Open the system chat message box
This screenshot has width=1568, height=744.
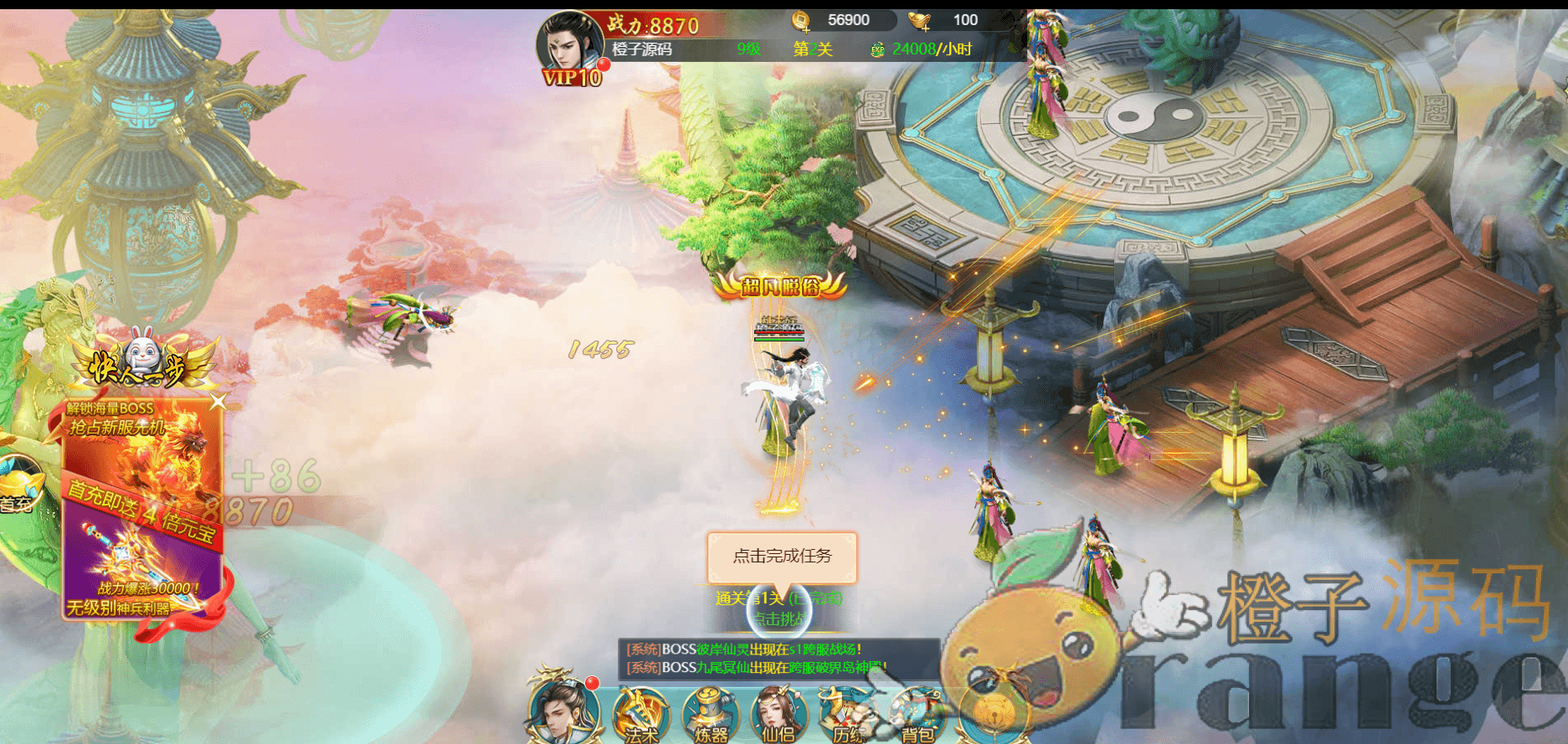779,659
